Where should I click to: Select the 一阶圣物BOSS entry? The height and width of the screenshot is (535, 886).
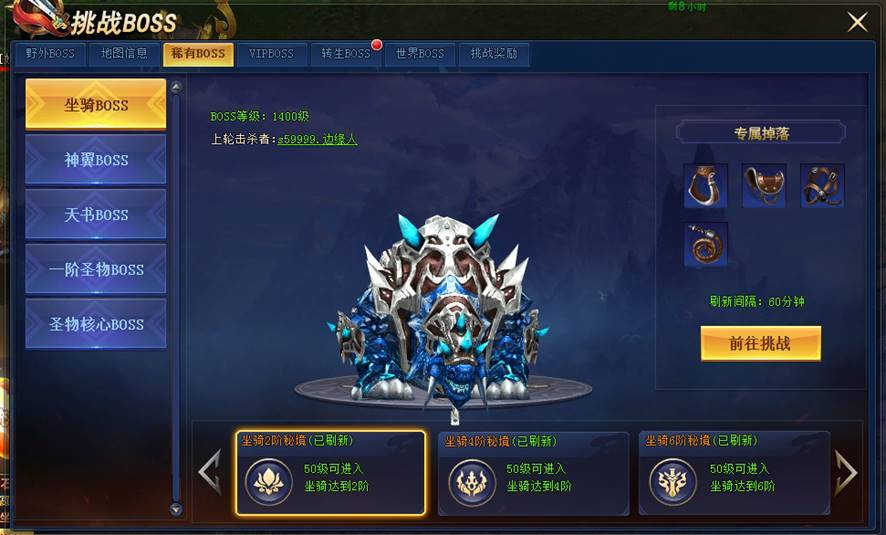(x=96, y=269)
